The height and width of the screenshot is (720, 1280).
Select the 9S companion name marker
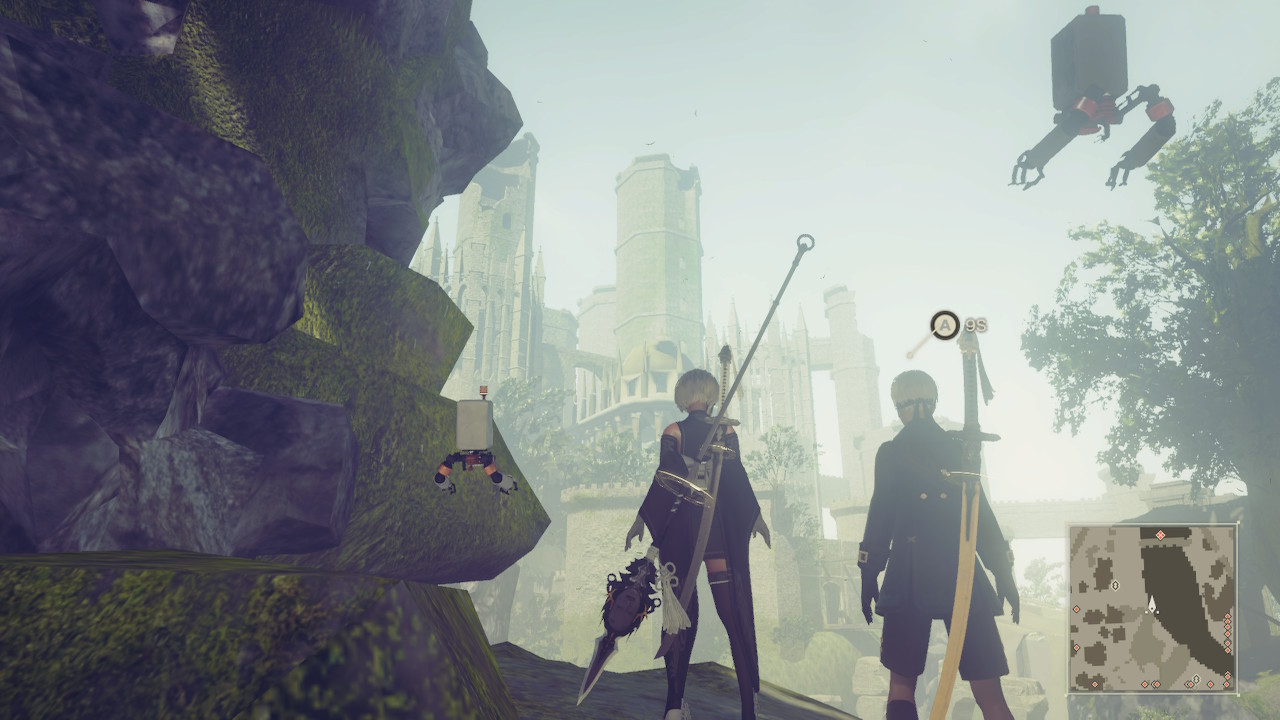coord(975,325)
